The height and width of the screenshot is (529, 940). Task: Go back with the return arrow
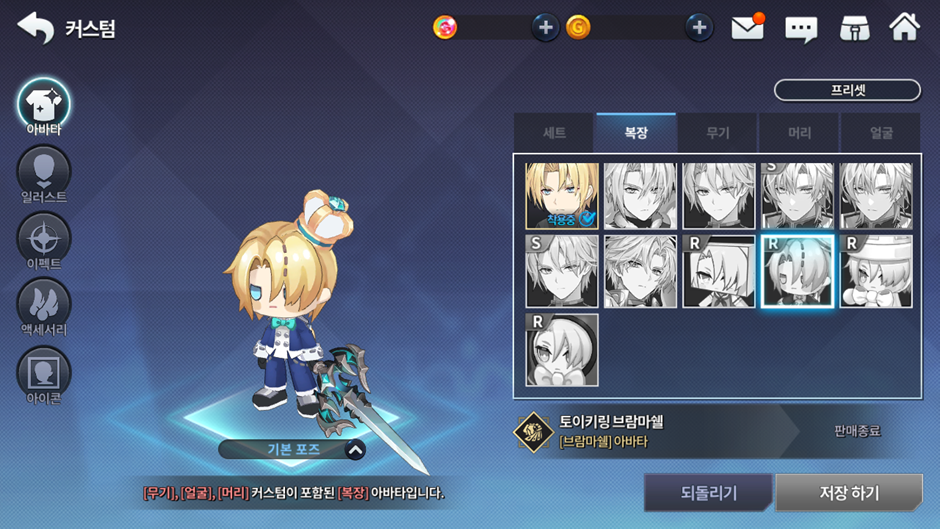[x=36, y=28]
